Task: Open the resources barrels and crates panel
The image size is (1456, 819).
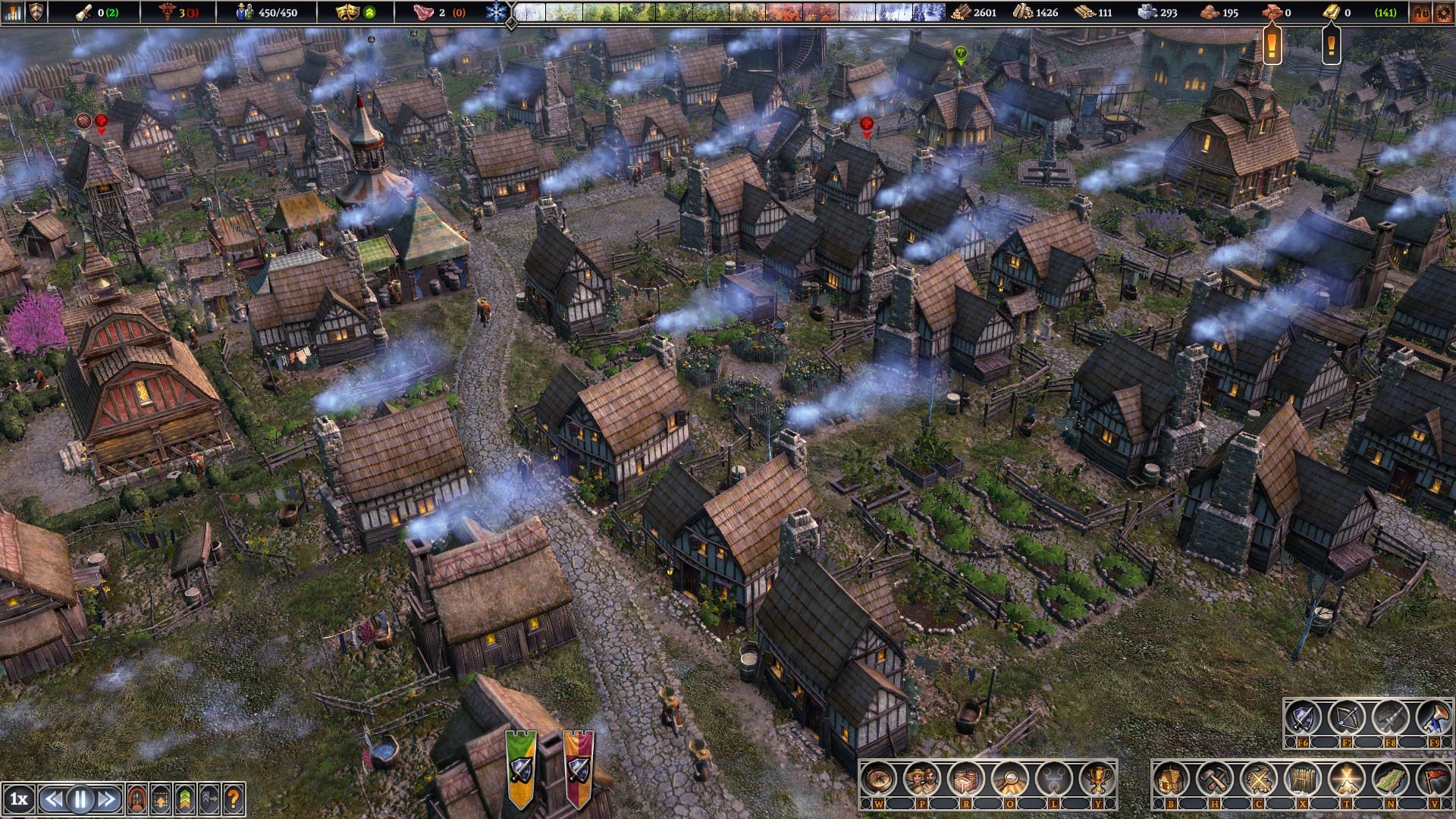Action: 966,779
